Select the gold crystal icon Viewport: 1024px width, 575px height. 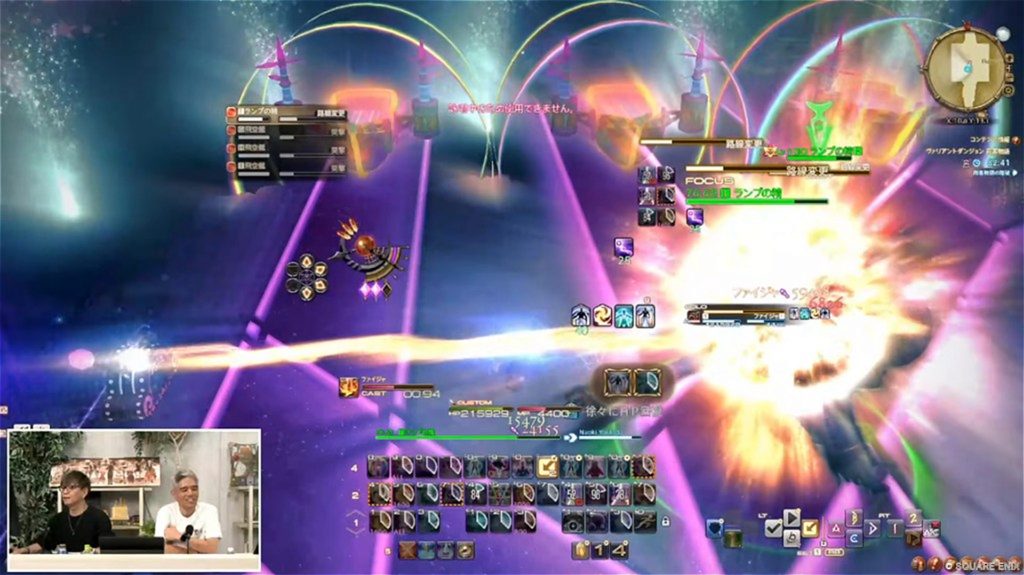(x=580, y=550)
